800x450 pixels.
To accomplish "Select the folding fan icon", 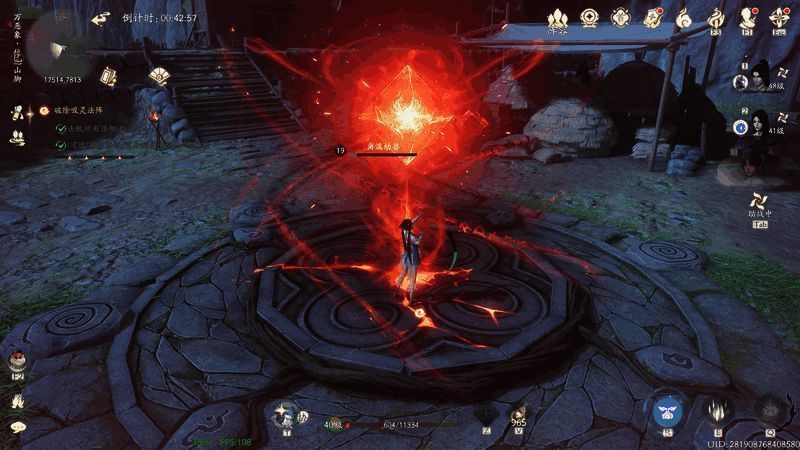I will pos(158,75).
